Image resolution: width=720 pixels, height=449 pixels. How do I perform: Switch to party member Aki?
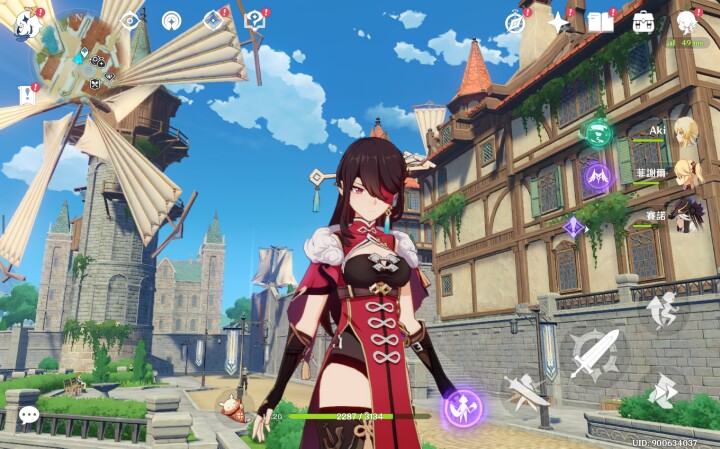[x=684, y=130]
